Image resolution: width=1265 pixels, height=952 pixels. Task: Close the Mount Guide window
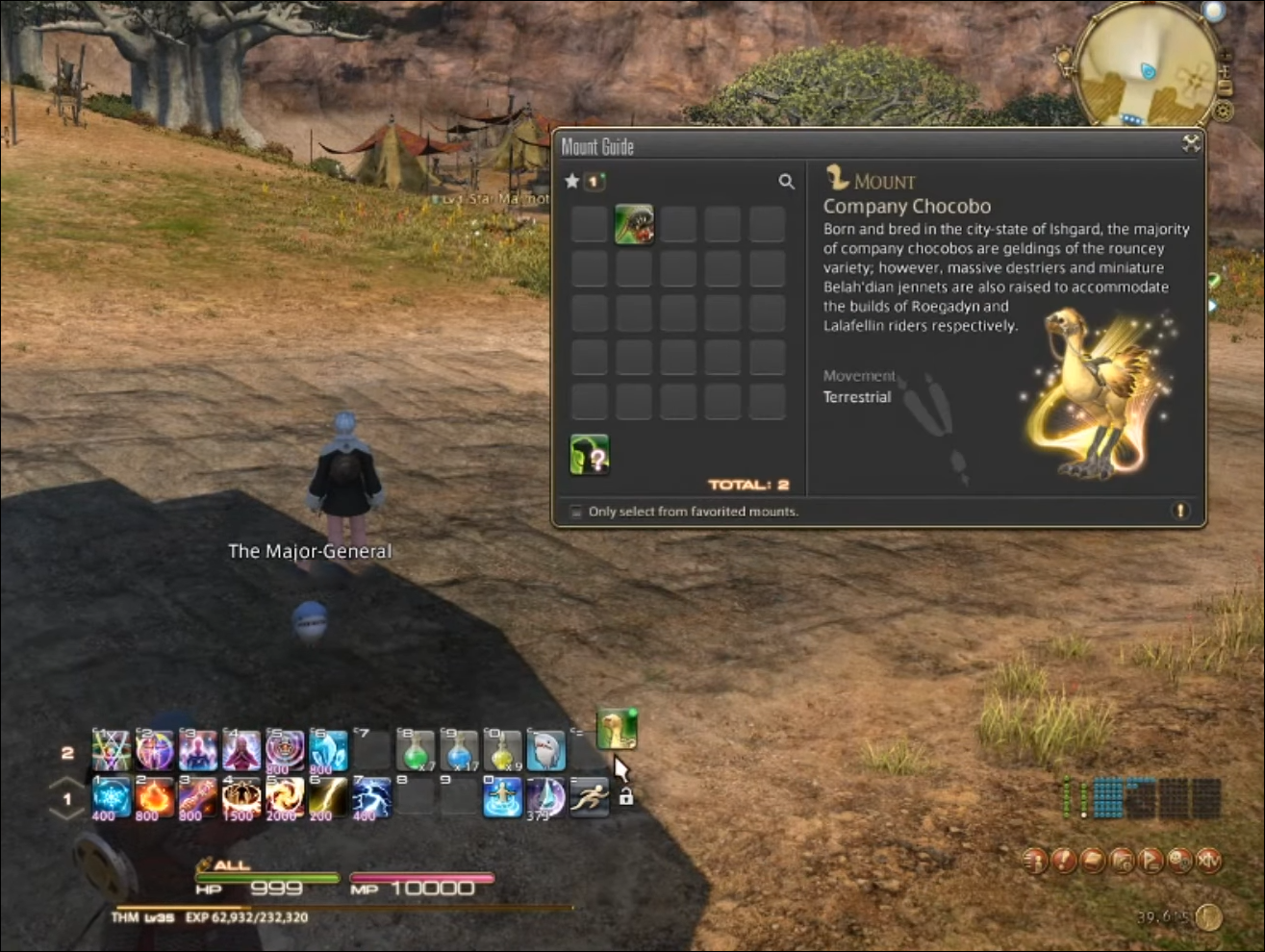(x=1191, y=144)
